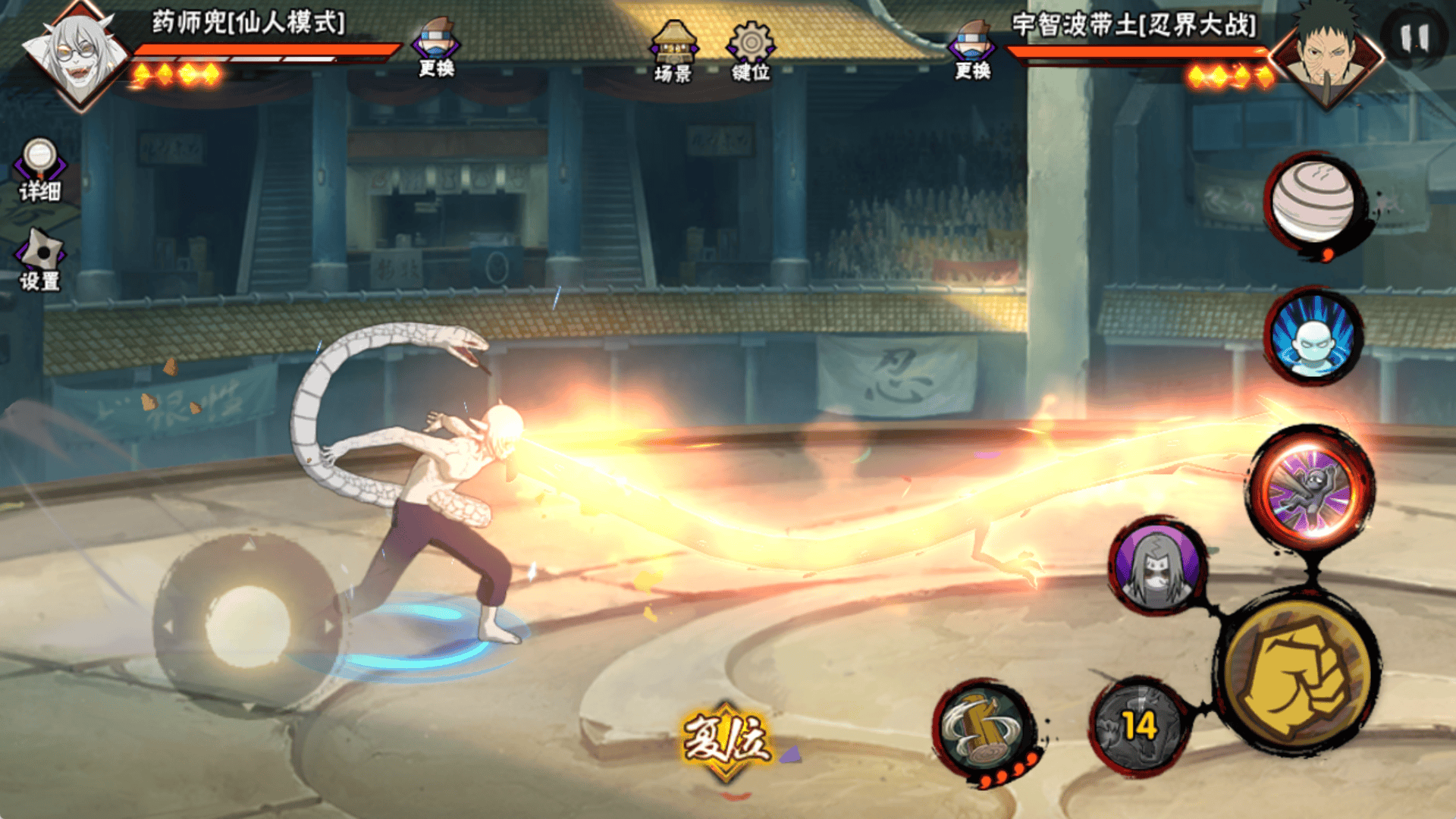Trigger the purple glowing ninja skill
This screenshot has width=1456, height=819.
(1311, 491)
